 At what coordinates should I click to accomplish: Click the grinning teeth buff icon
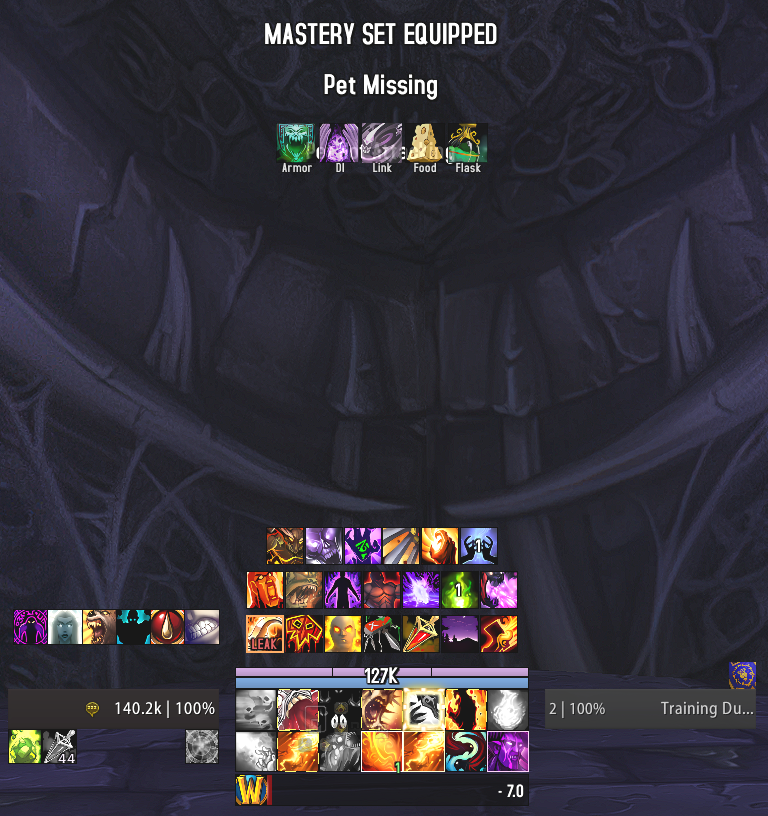coord(201,627)
